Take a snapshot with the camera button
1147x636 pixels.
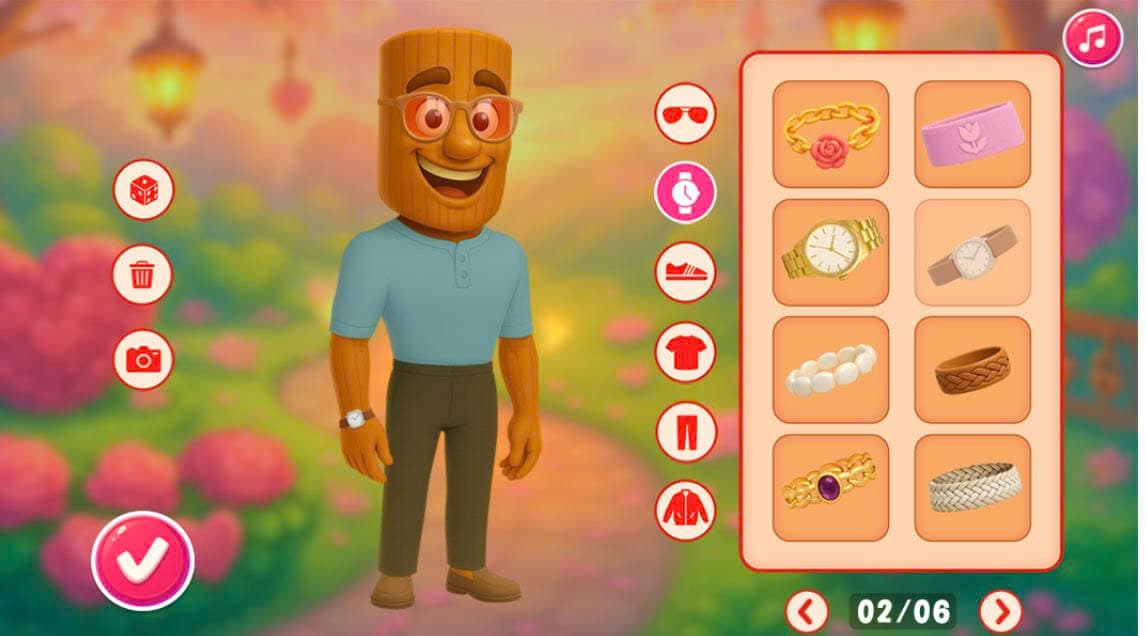pos(143,359)
